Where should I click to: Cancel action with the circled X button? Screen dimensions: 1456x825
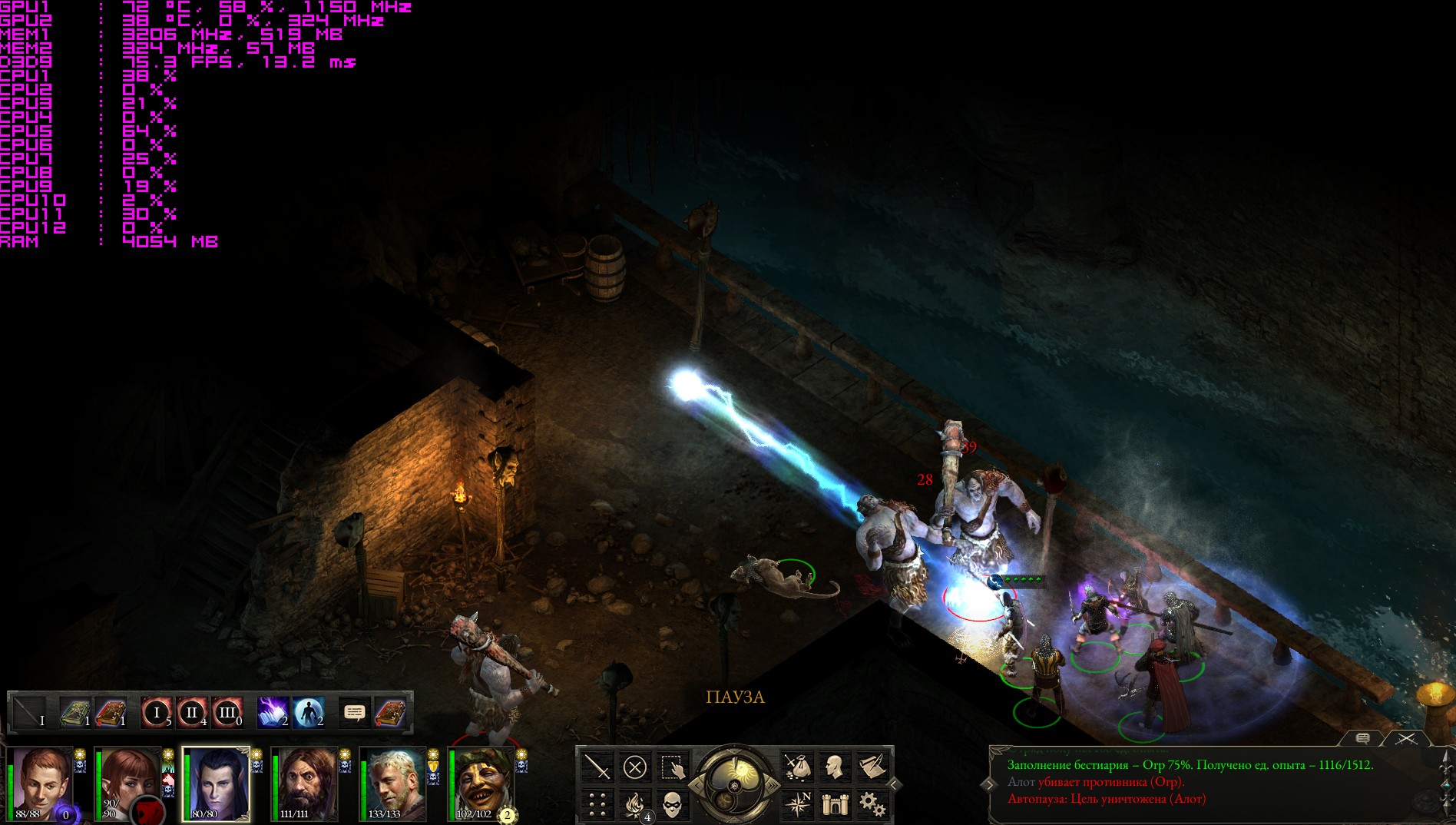(x=635, y=767)
